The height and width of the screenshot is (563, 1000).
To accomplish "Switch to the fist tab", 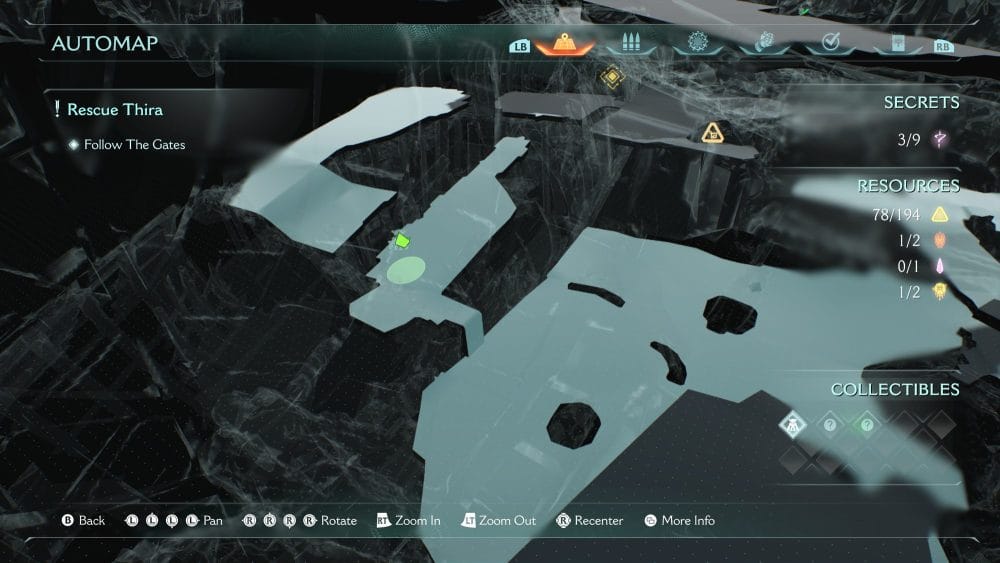I will pos(763,43).
